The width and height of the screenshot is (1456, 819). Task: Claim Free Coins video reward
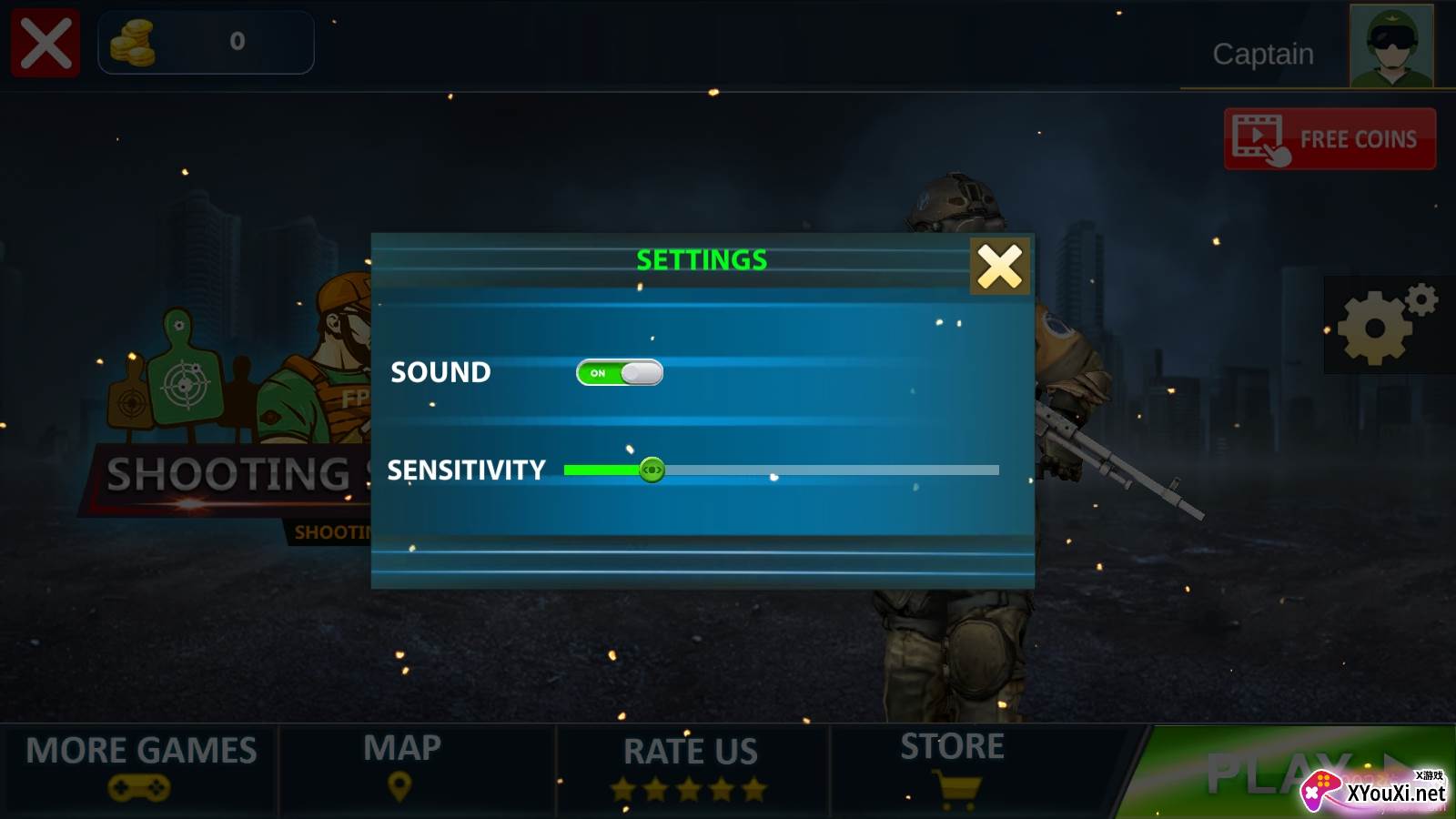[1330, 139]
